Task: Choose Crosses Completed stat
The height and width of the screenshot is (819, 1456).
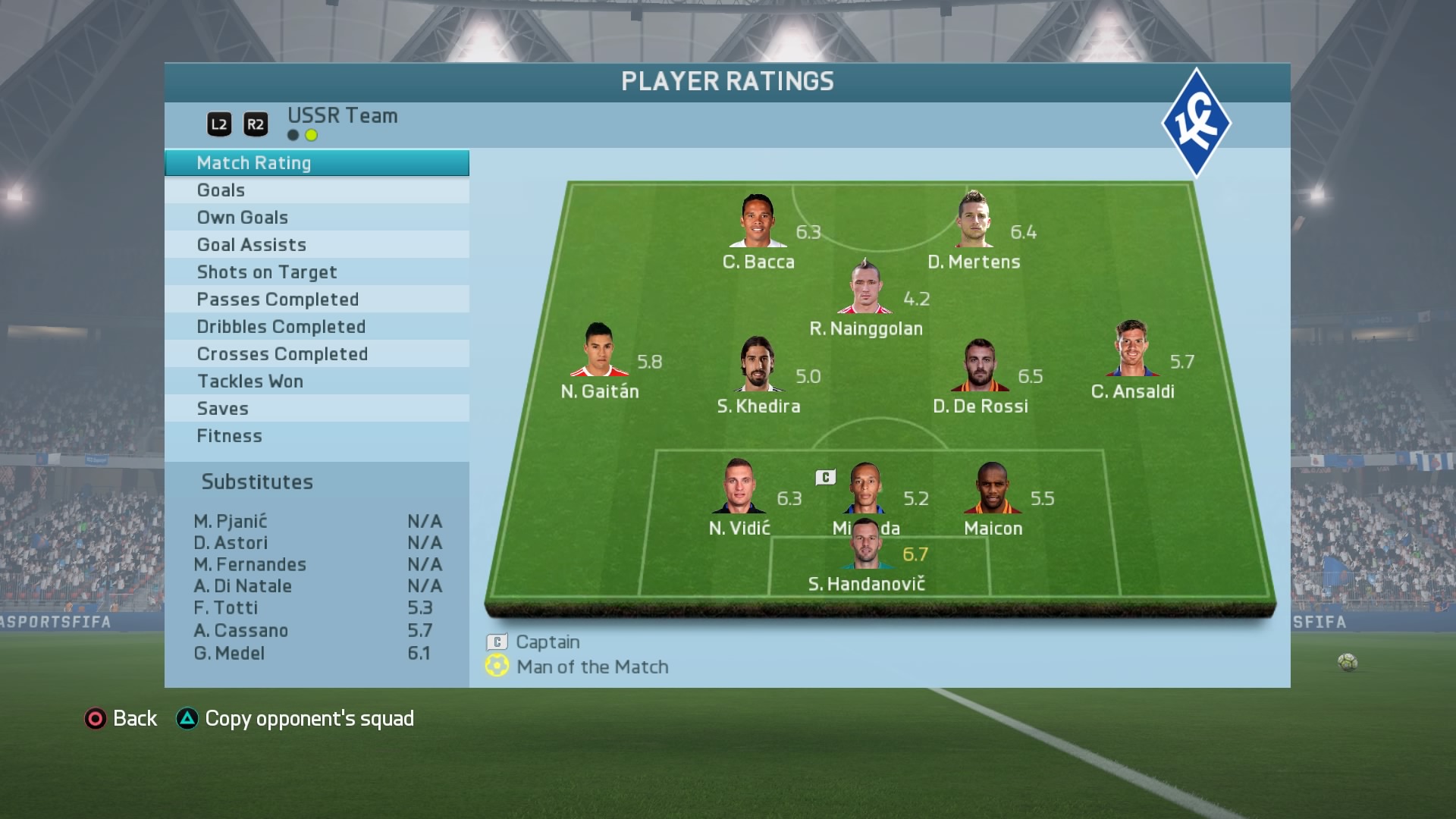Action: click(x=316, y=354)
